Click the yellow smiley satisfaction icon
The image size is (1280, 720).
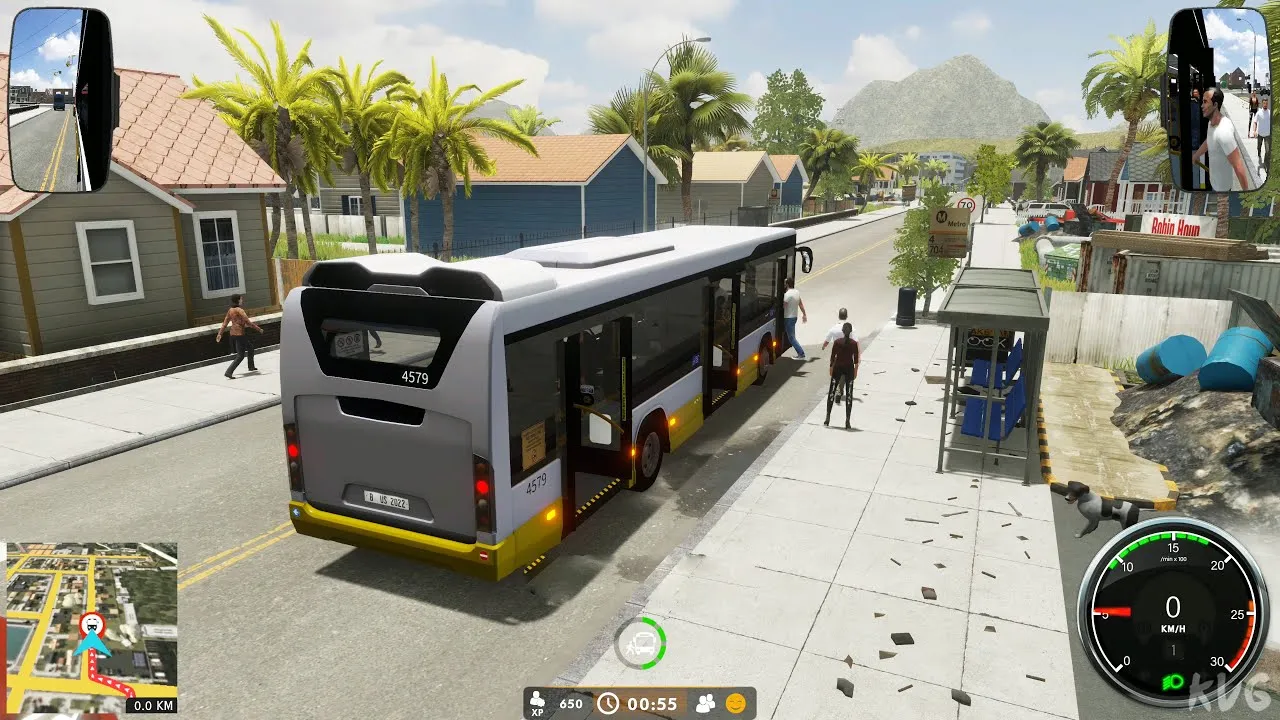pyautogui.click(x=736, y=703)
